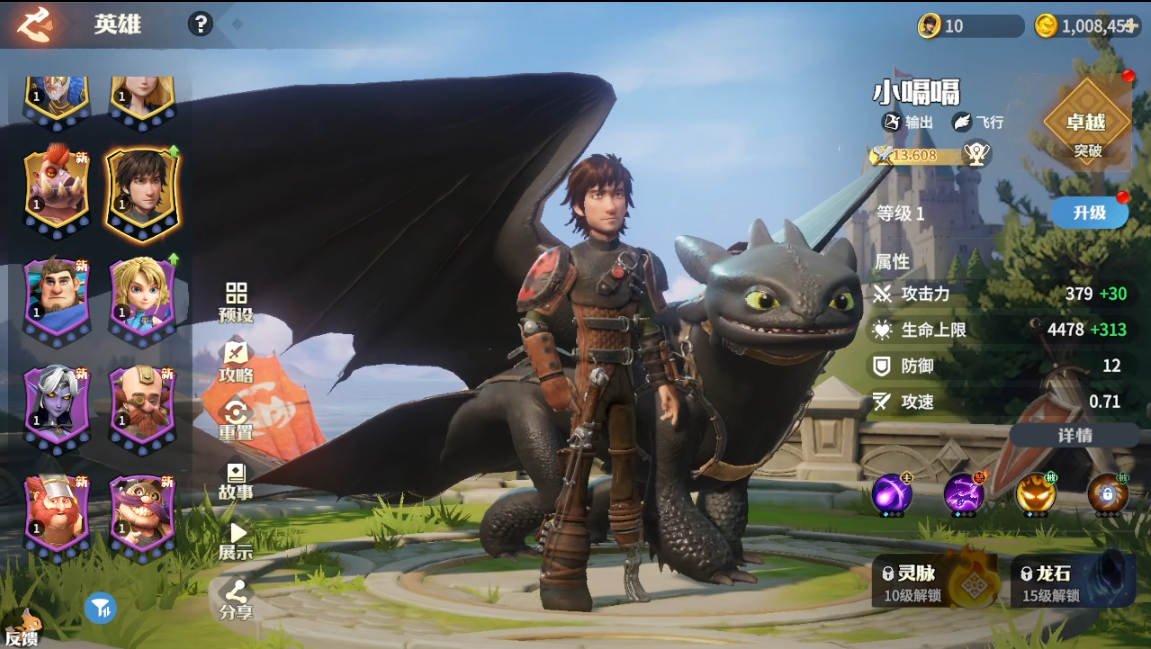The width and height of the screenshot is (1151, 649).
Task: Open the 攻略 strategy guide
Action: [237, 362]
